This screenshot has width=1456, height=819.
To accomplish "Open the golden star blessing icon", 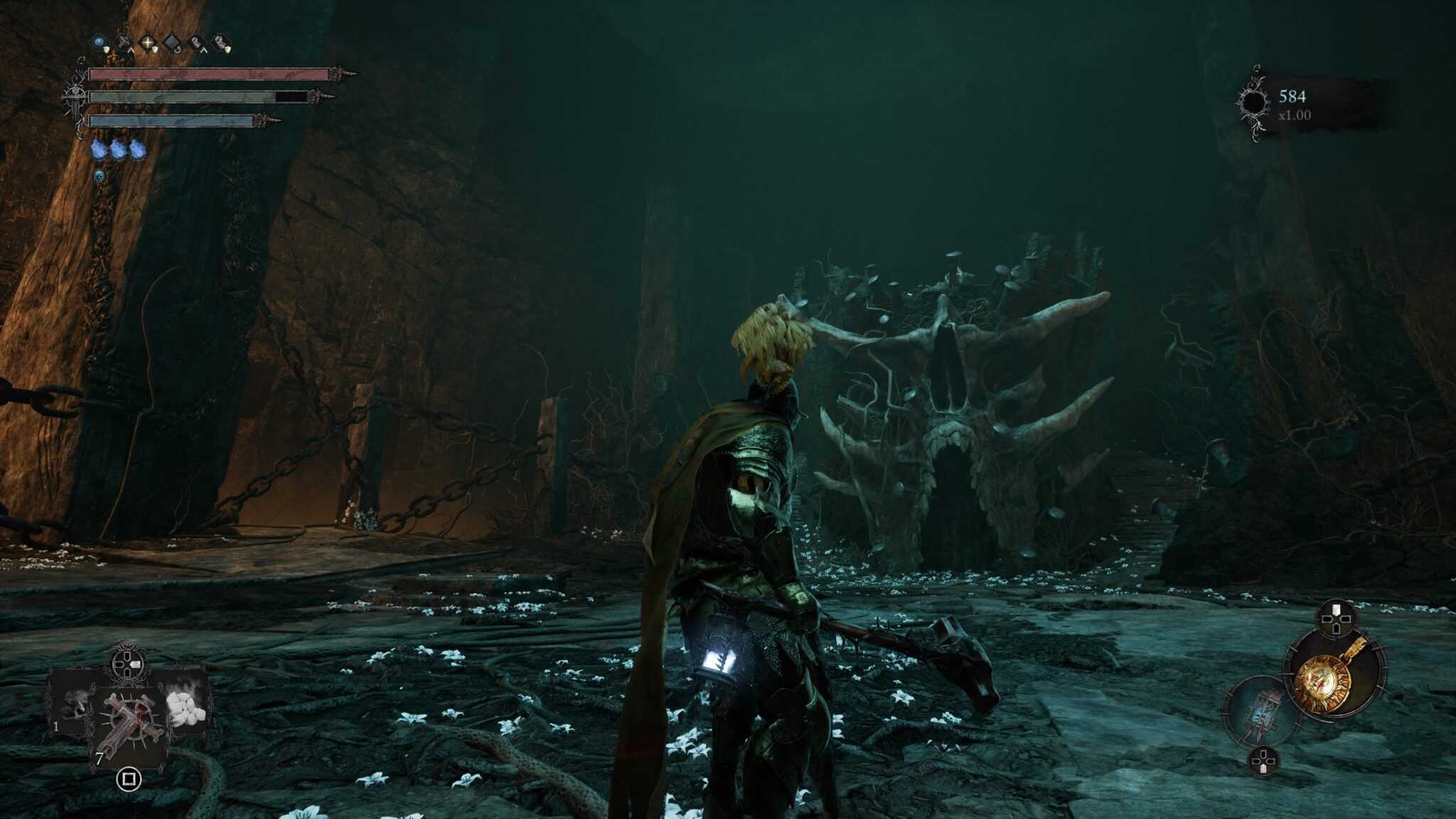I will [x=149, y=42].
